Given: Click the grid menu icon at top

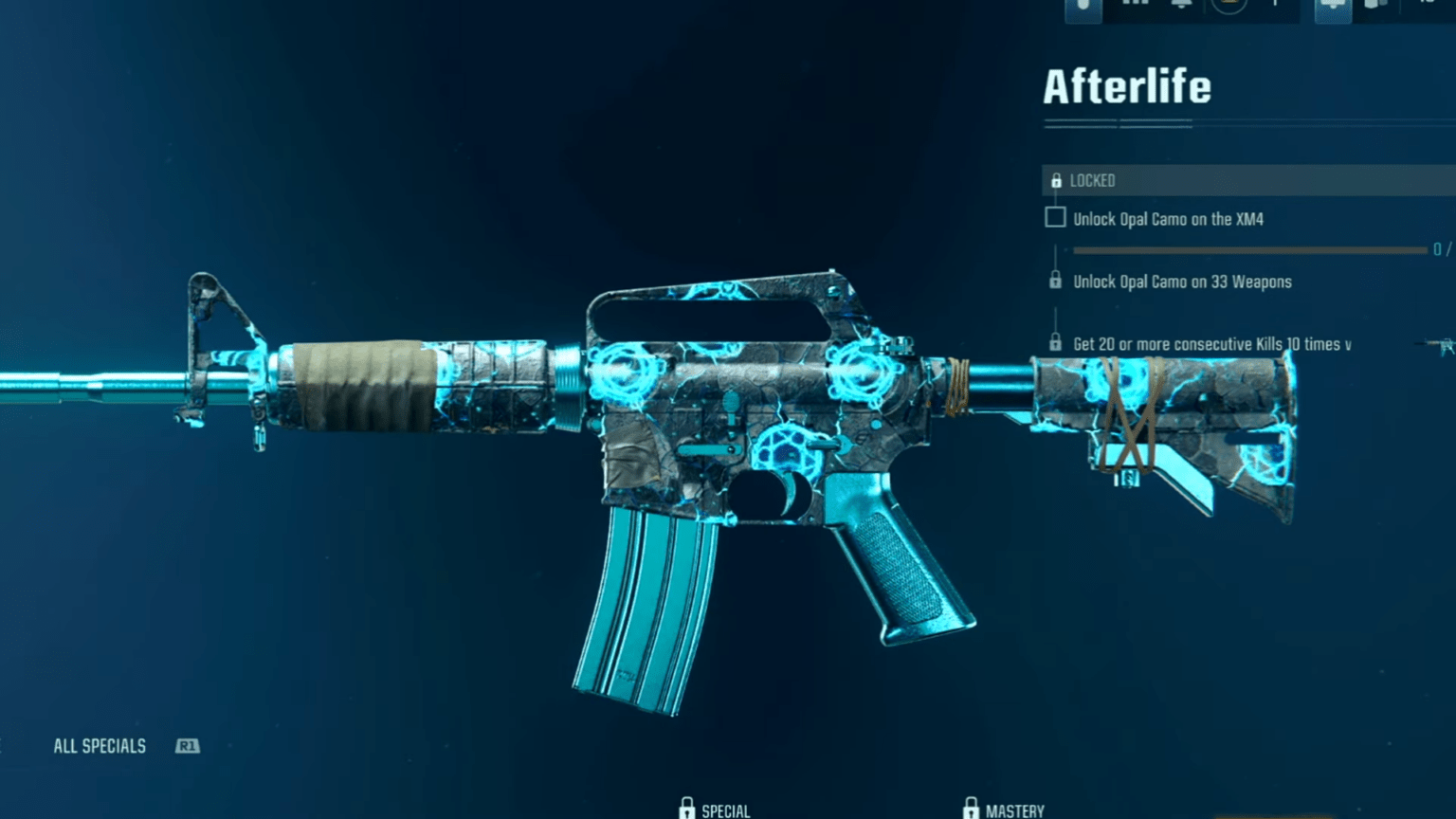Looking at the screenshot, I should tap(1134, 8).
